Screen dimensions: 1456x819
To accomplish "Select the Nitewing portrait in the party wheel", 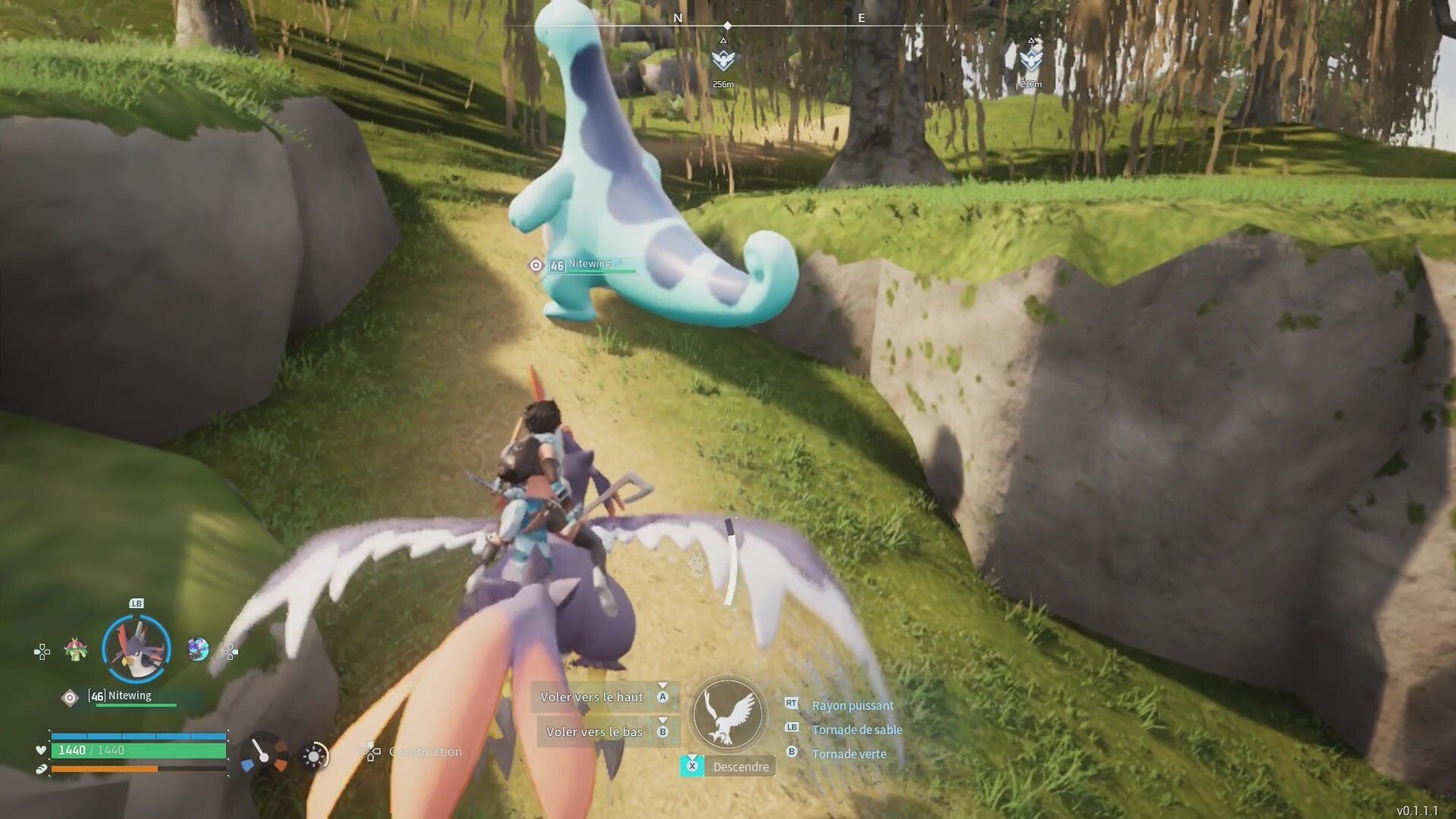I will point(136,649).
